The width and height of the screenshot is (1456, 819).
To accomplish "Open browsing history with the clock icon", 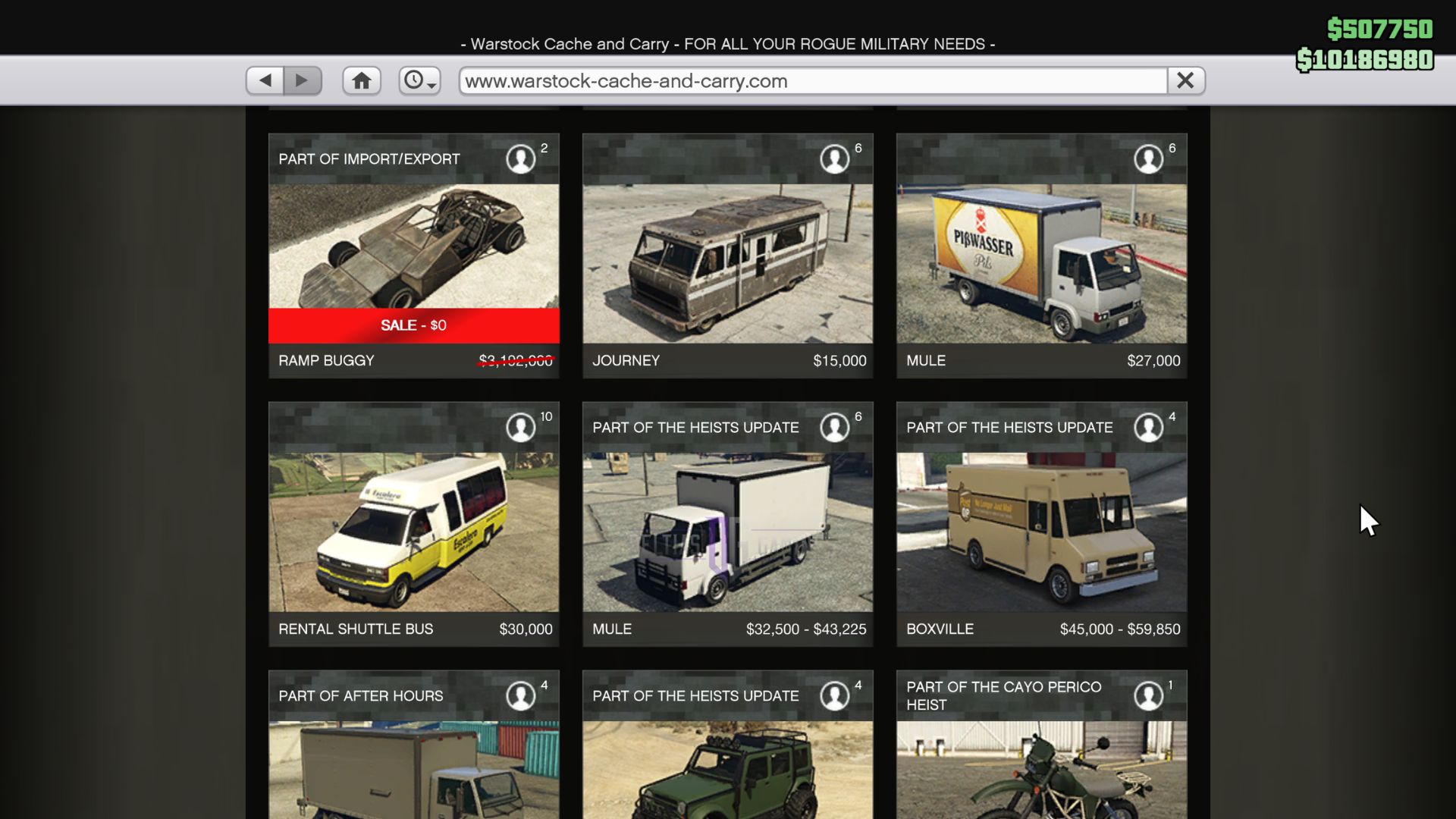I will tap(416, 80).
